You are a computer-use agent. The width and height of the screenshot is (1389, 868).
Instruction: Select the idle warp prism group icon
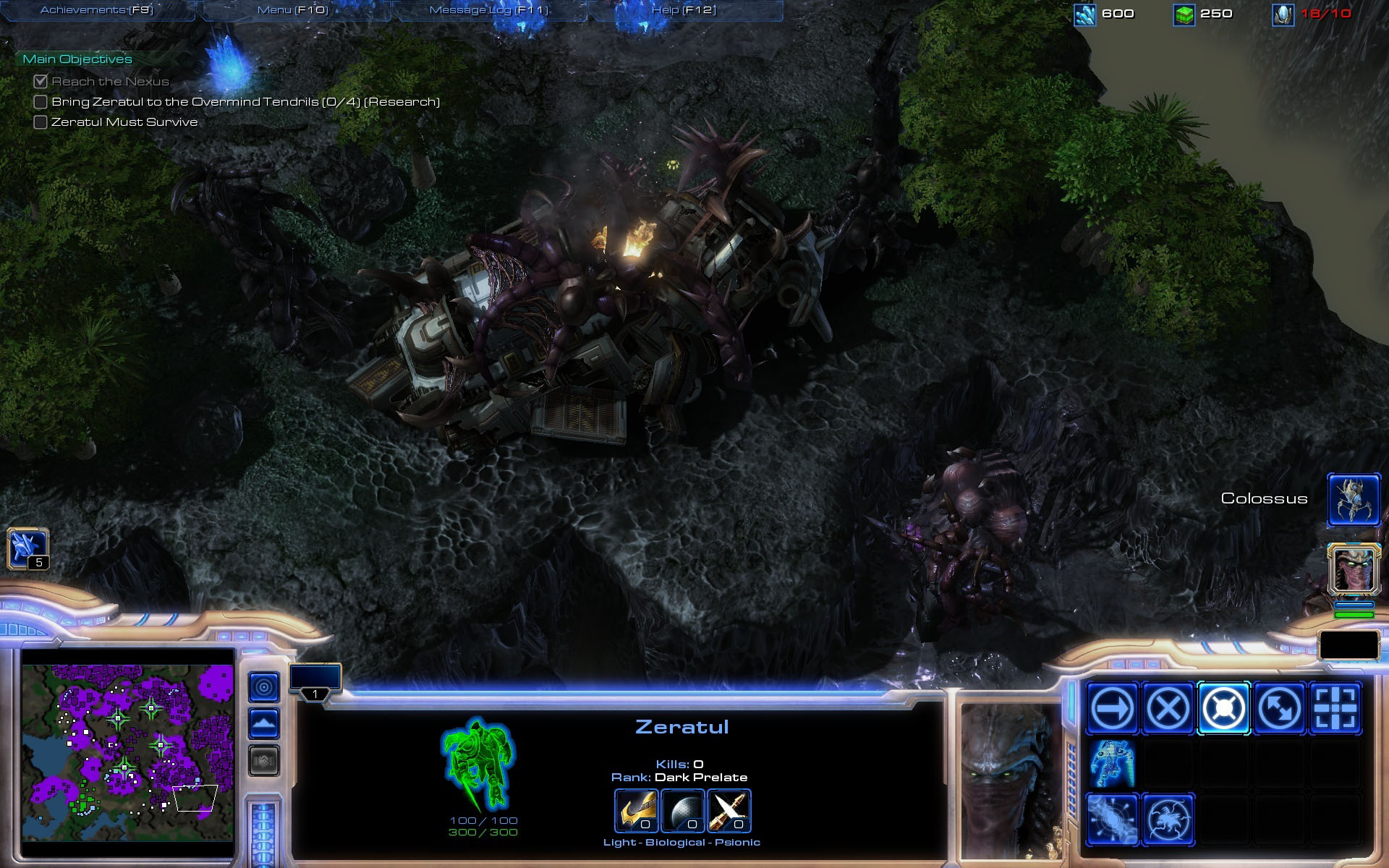(27, 548)
